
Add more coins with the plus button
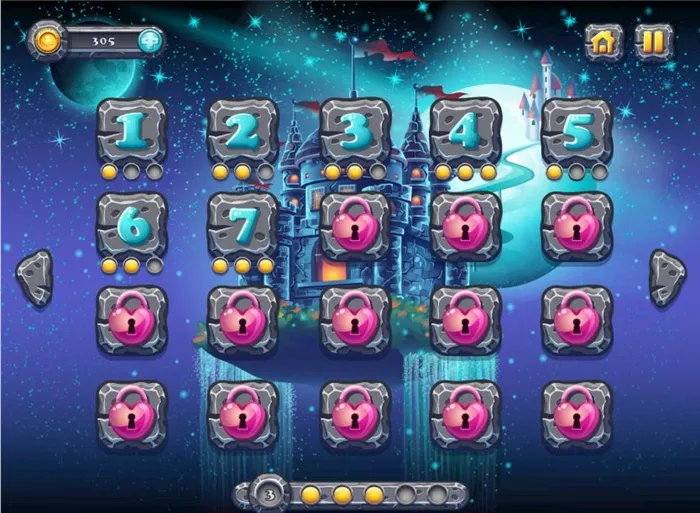(x=149, y=41)
